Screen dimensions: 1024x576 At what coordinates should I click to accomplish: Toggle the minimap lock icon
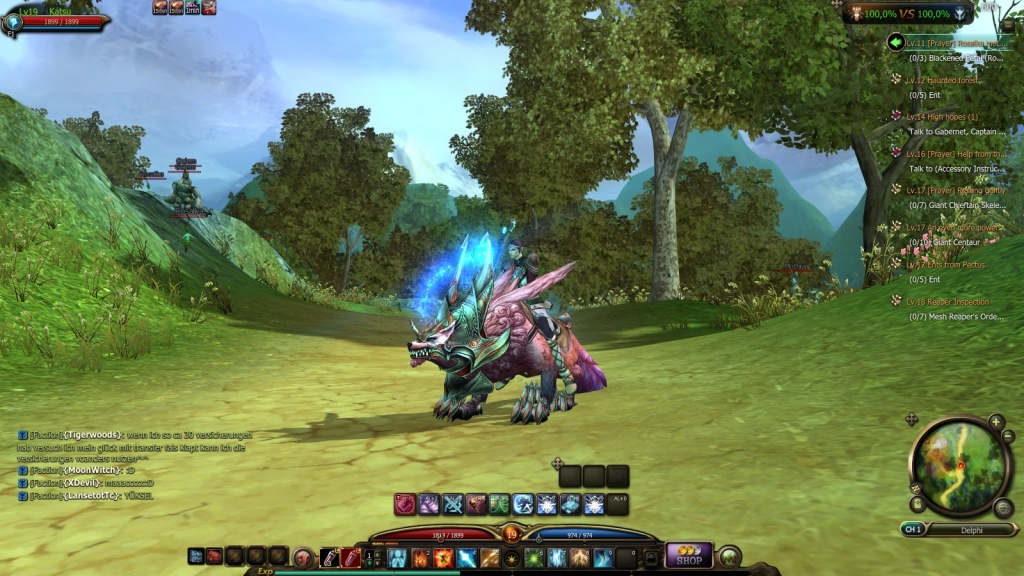click(x=916, y=504)
